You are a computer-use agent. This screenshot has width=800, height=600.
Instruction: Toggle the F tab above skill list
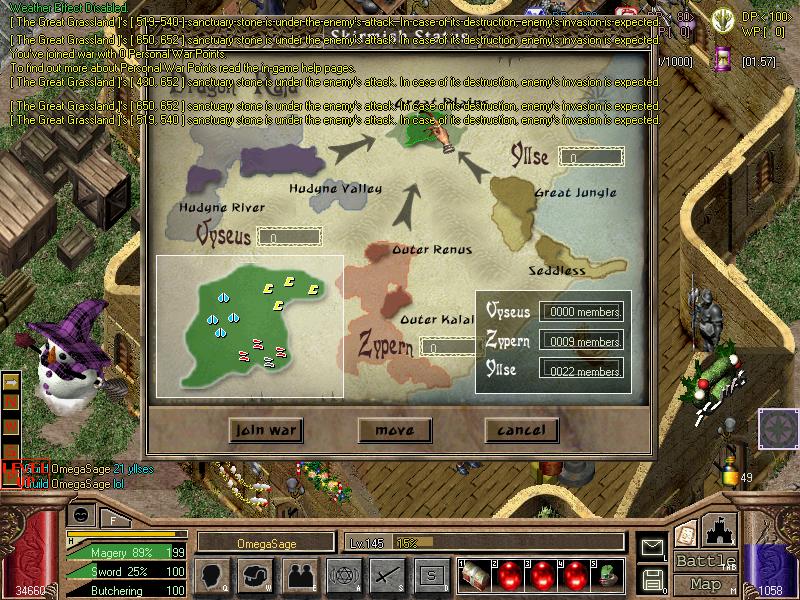point(113,519)
